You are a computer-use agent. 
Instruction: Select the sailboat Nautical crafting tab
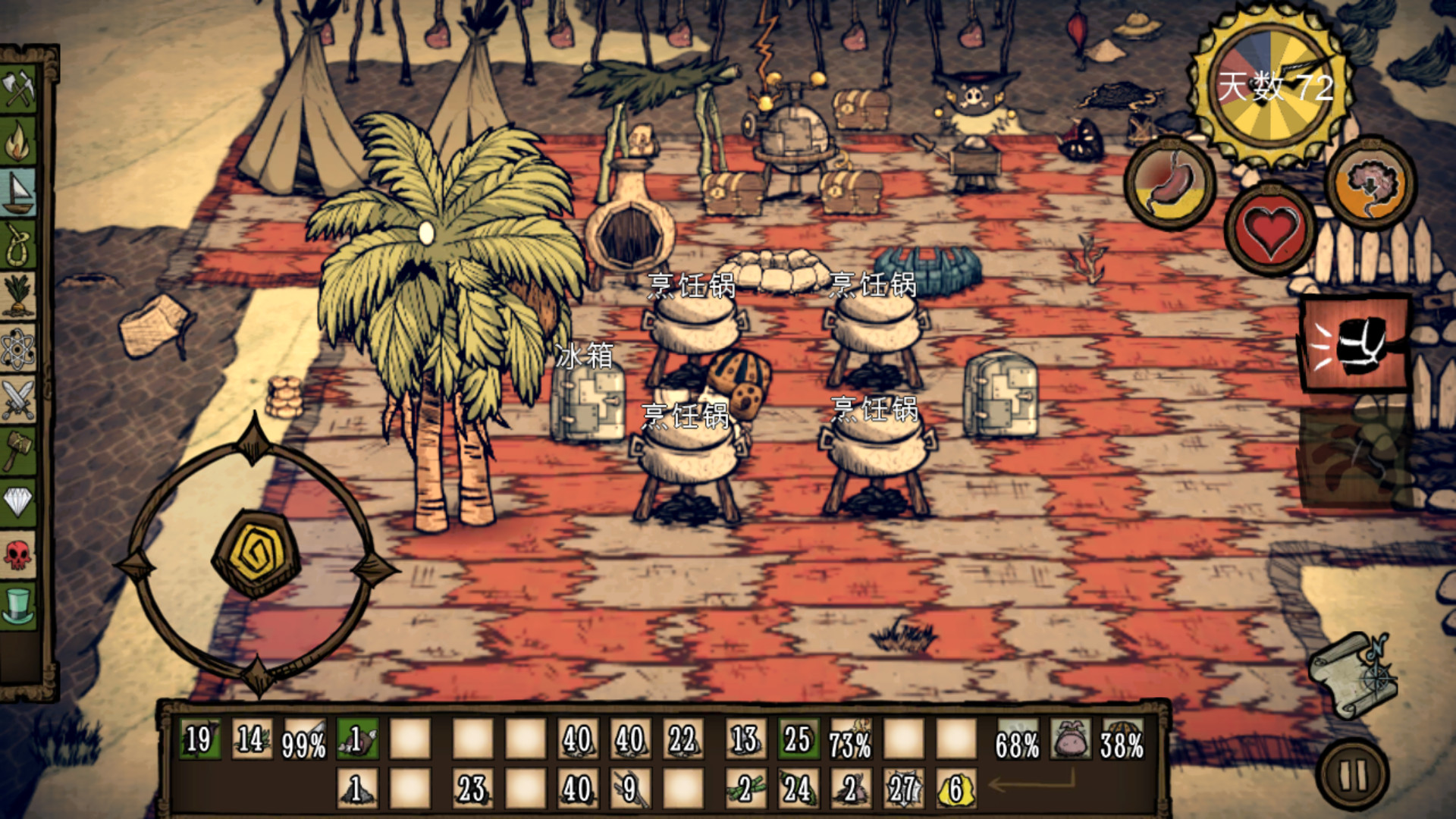pyautogui.click(x=19, y=193)
